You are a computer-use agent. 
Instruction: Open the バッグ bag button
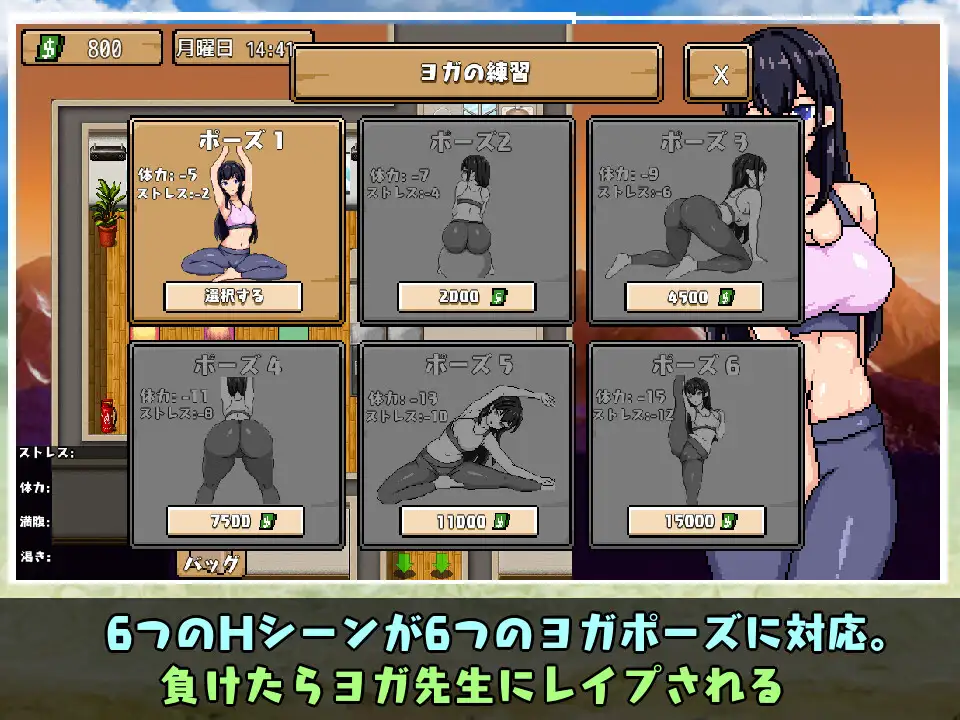(212, 564)
